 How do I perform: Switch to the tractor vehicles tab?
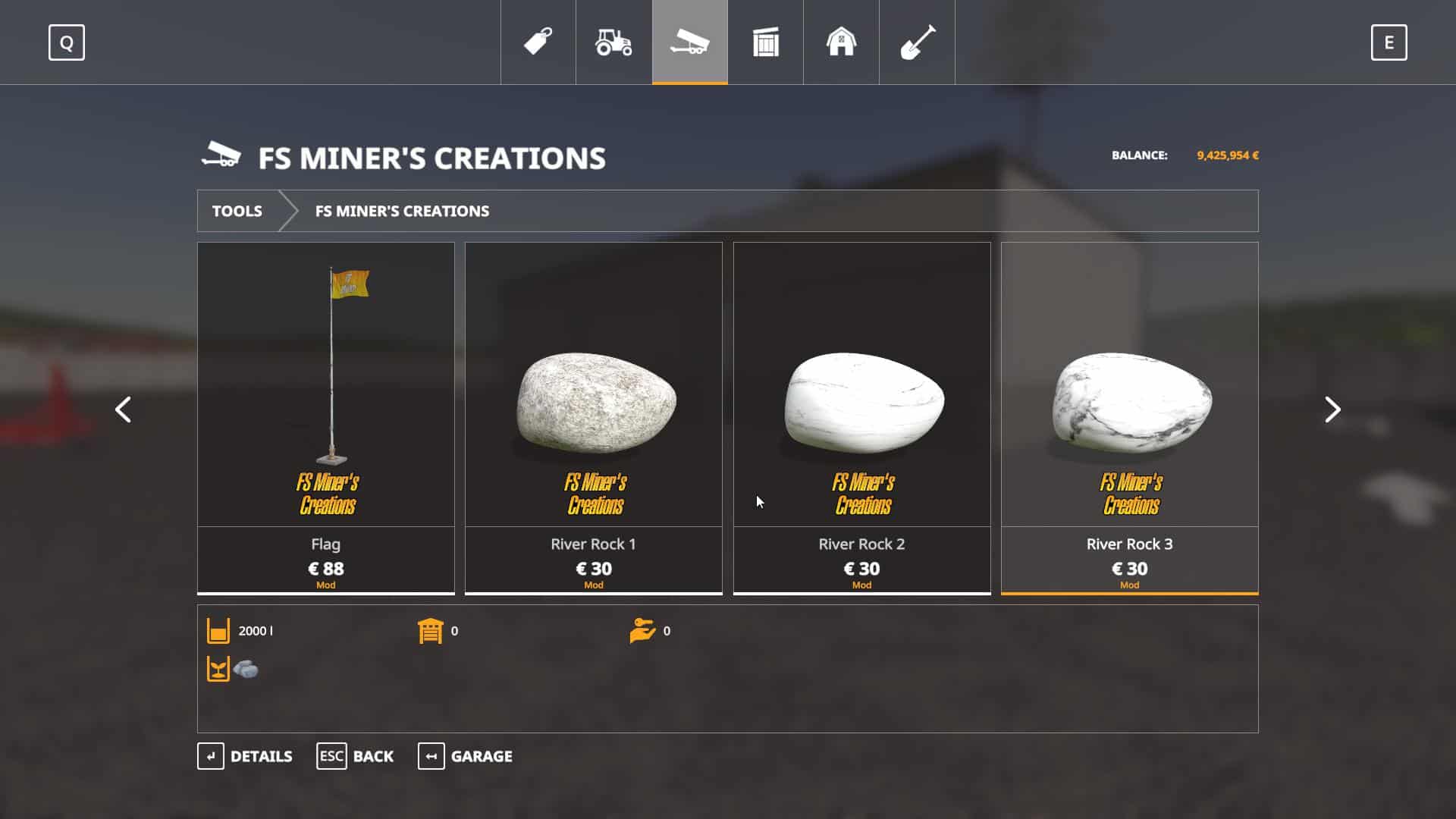[x=613, y=42]
